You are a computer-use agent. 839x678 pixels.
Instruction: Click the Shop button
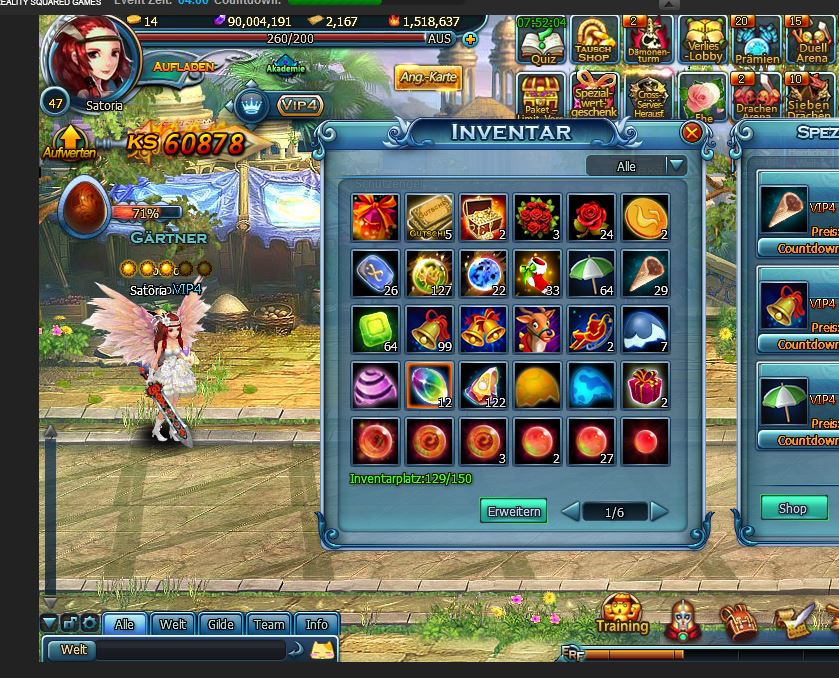coord(792,508)
